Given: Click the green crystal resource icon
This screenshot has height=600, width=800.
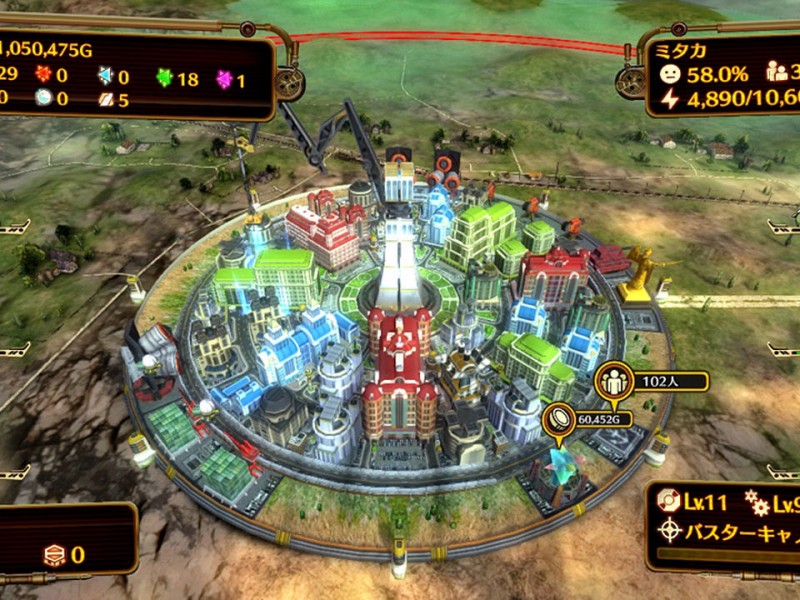Looking at the screenshot, I should [164, 78].
